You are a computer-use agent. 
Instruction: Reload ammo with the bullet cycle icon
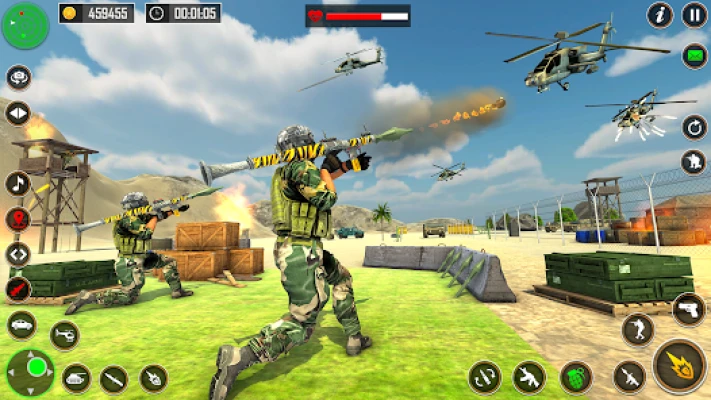(485, 377)
